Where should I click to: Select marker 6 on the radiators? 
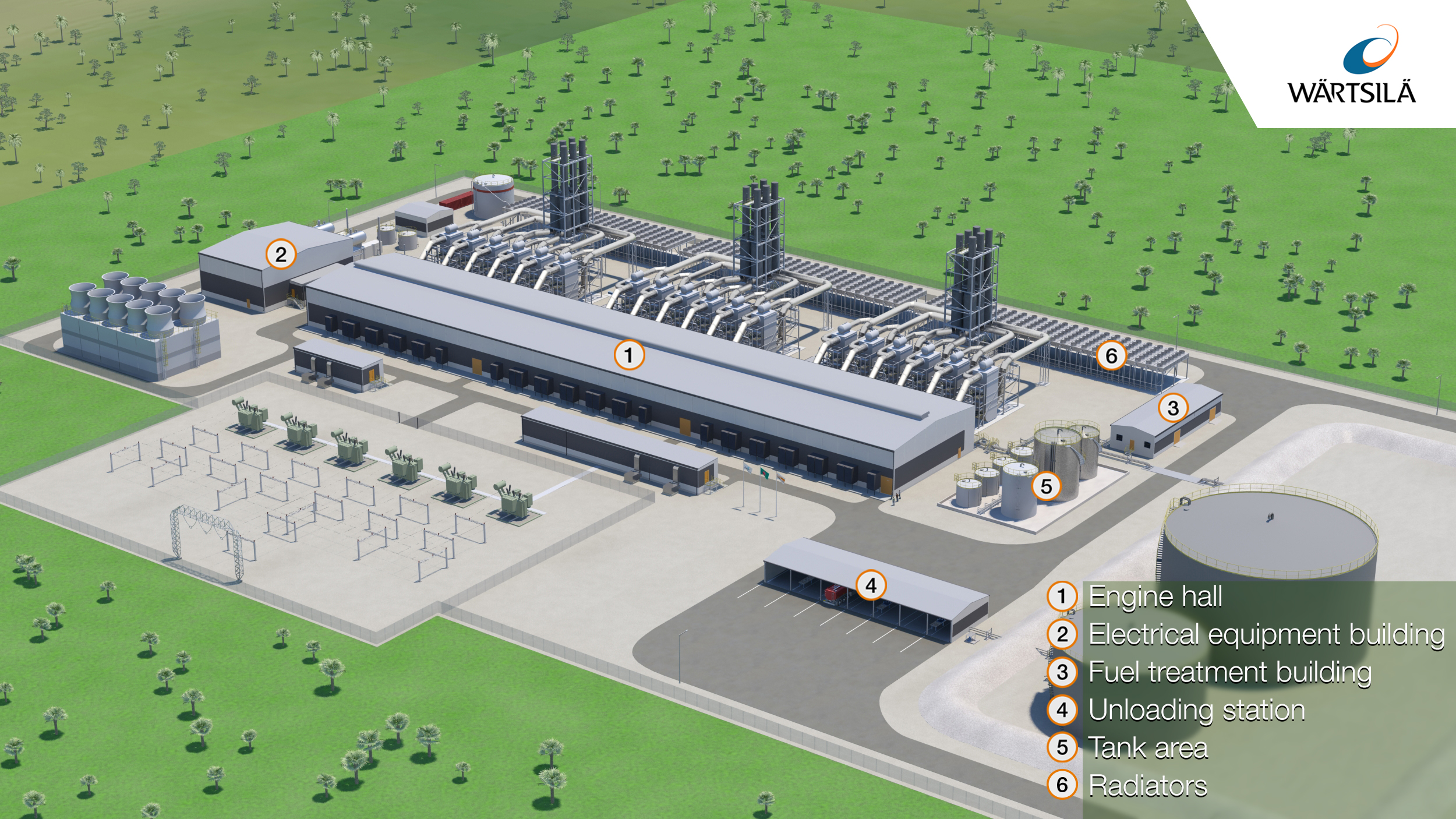point(1111,356)
